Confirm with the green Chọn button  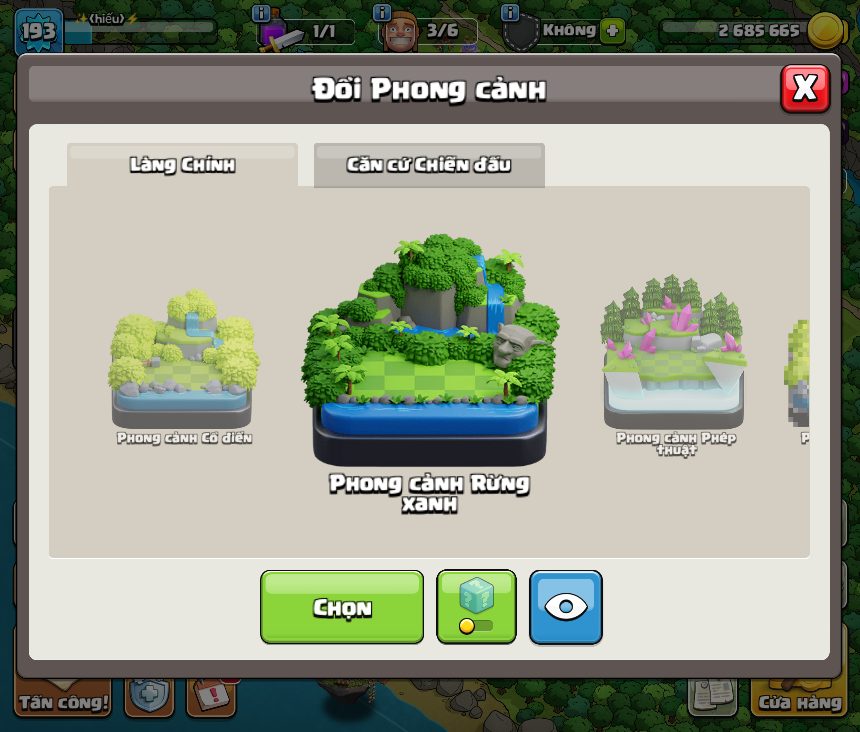[x=342, y=607]
